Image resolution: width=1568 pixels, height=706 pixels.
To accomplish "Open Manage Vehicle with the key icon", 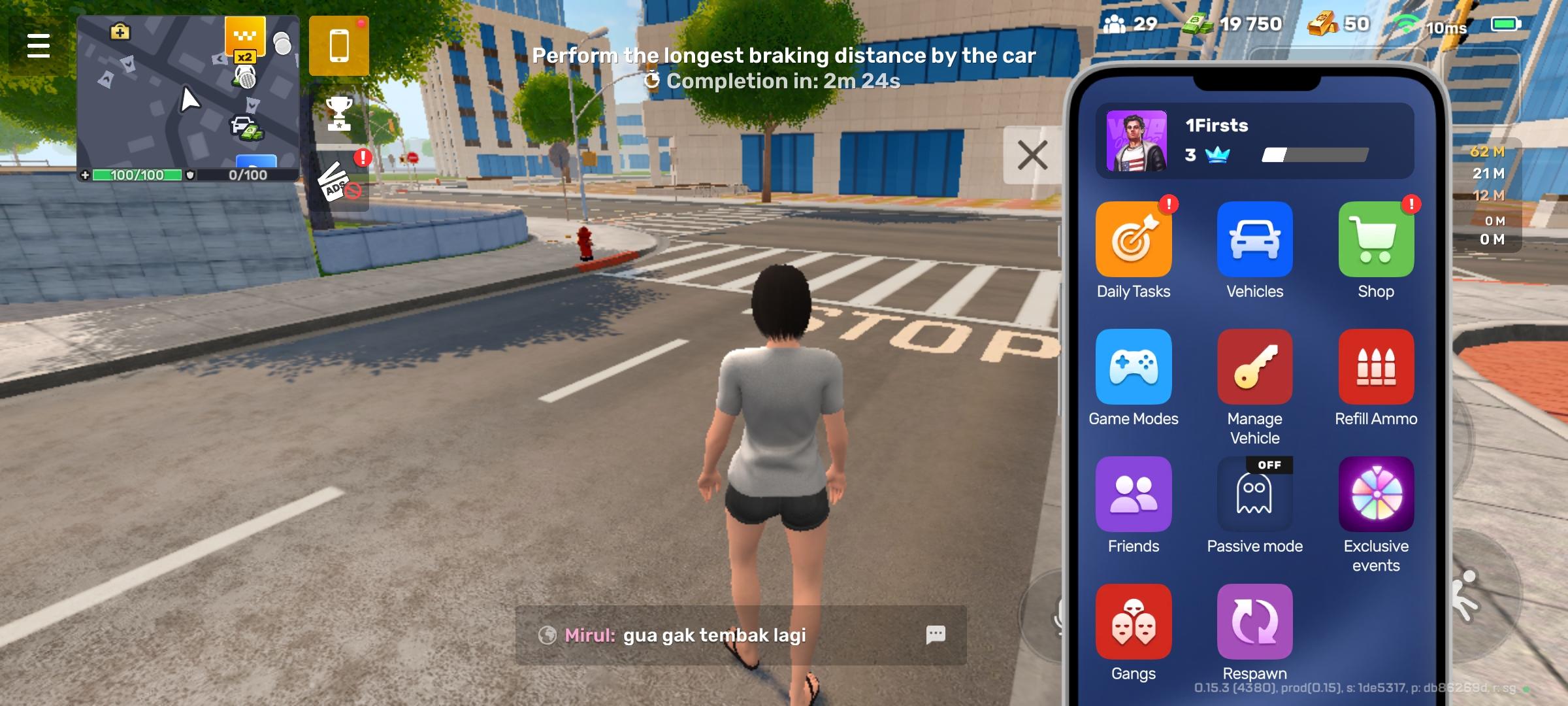I will (1254, 366).
